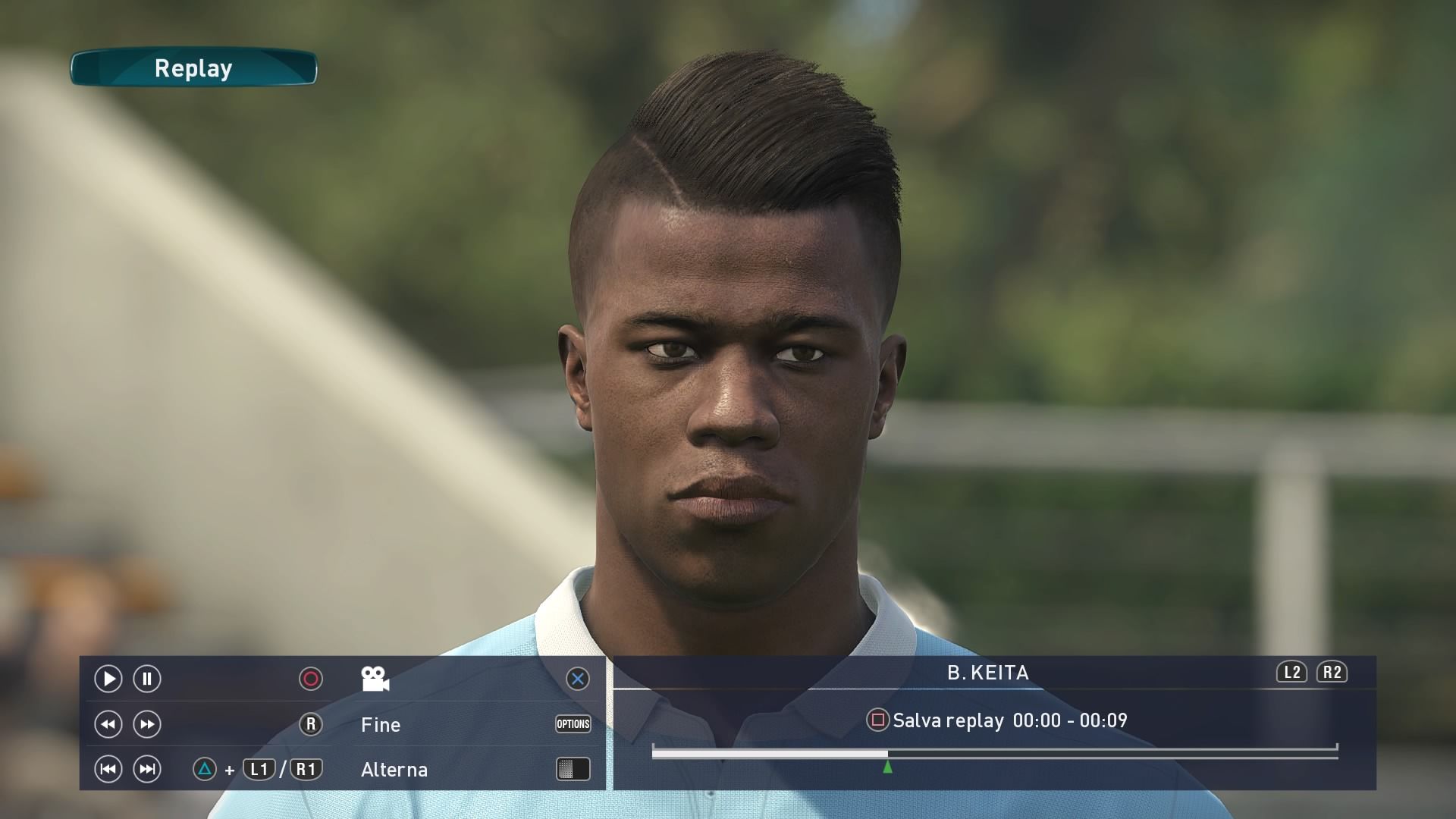
Task: Select the camera icon option
Action: pyautogui.click(x=375, y=679)
